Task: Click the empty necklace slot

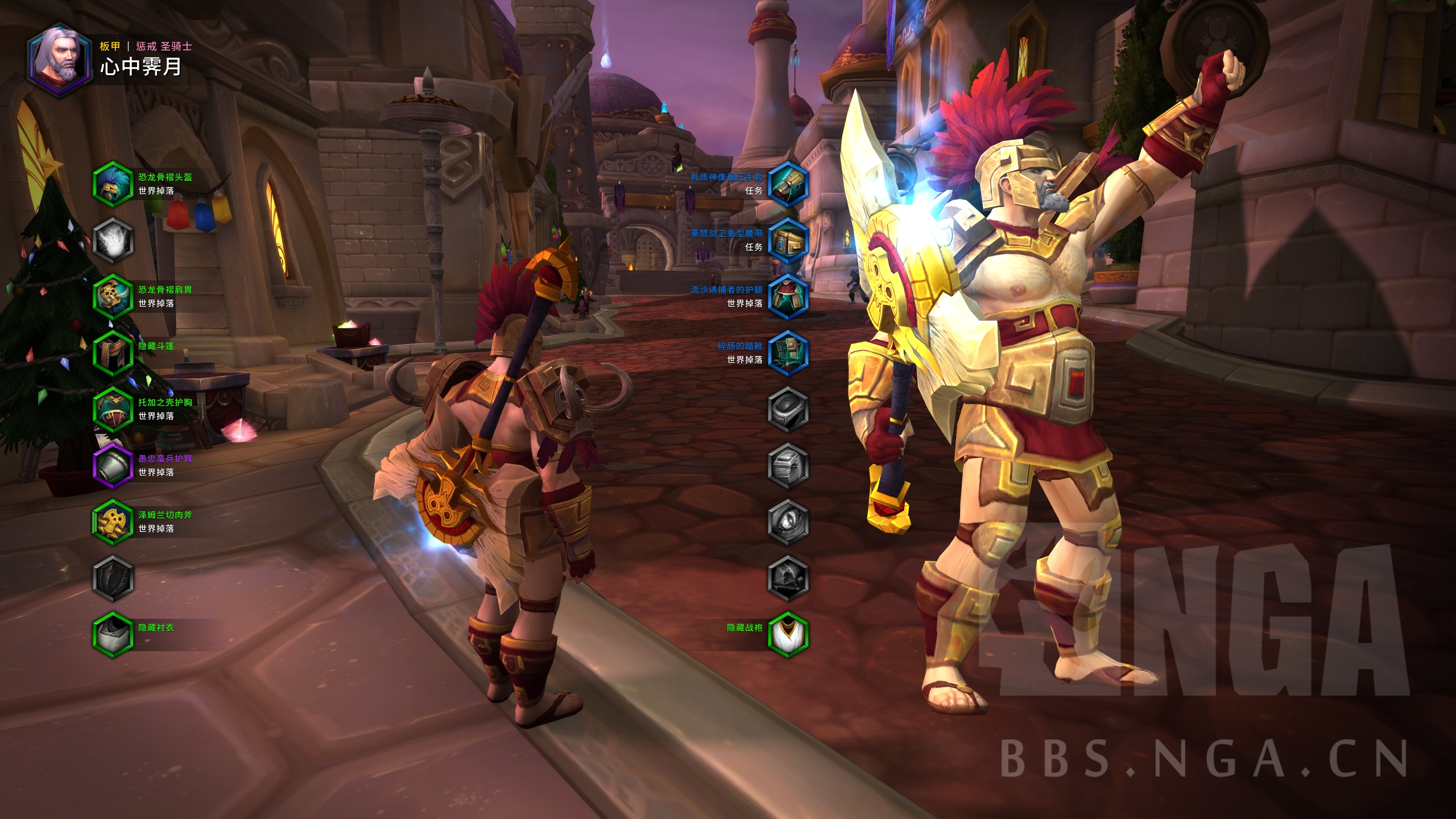Action: click(113, 240)
